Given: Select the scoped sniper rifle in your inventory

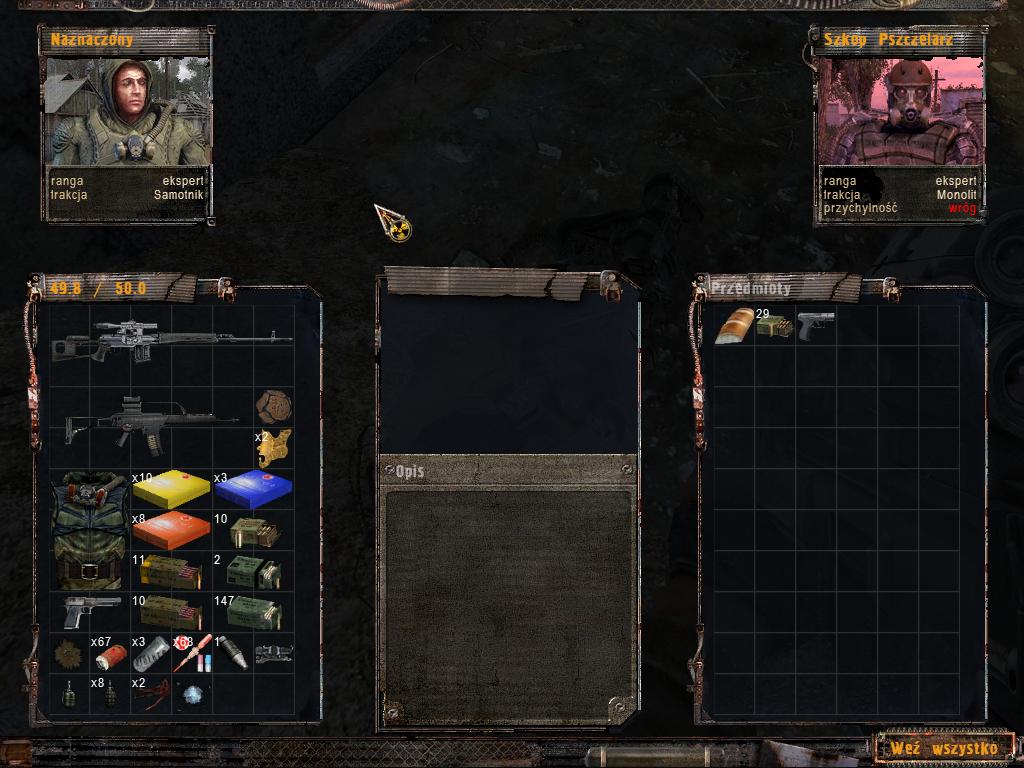Looking at the screenshot, I should point(171,342).
